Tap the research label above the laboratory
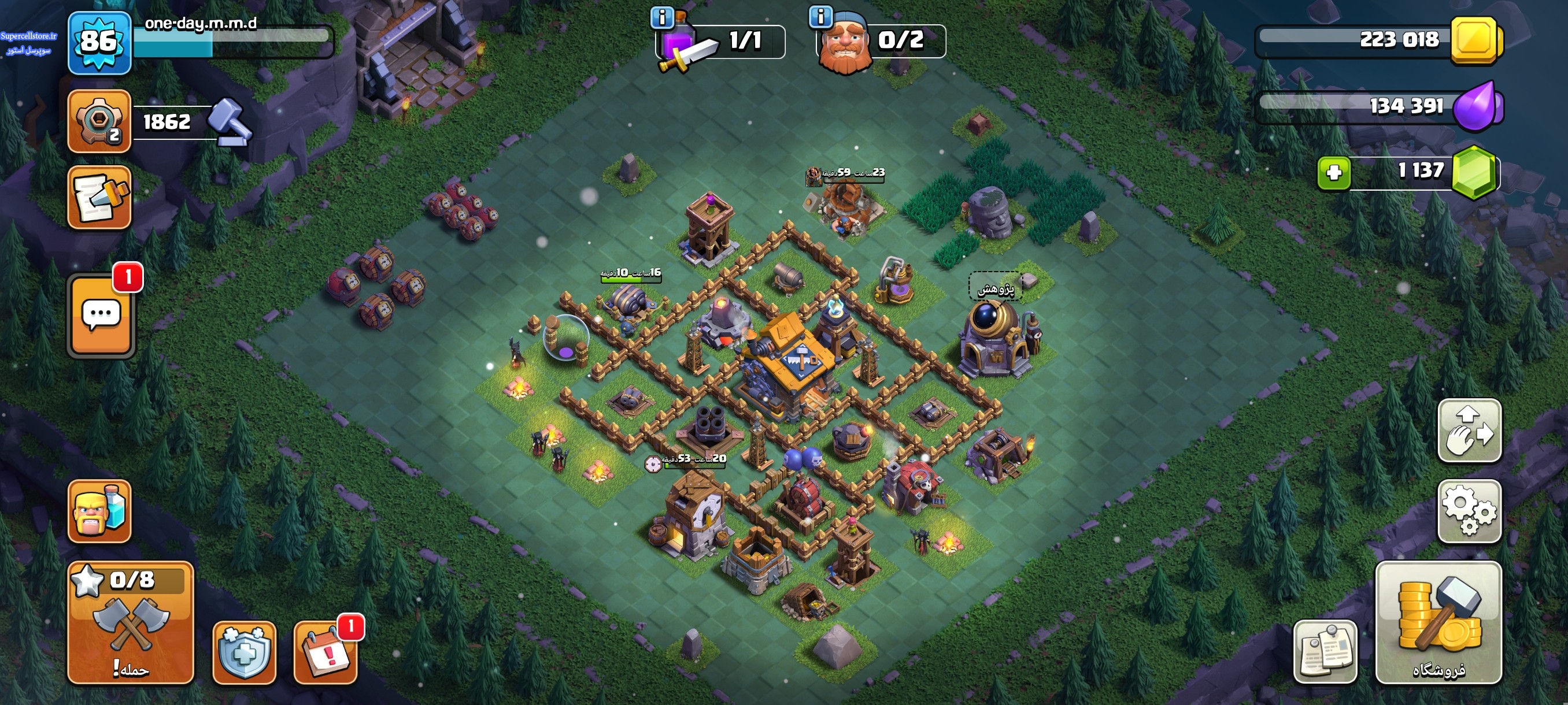The width and height of the screenshot is (1568, 705). click(995, 288)
